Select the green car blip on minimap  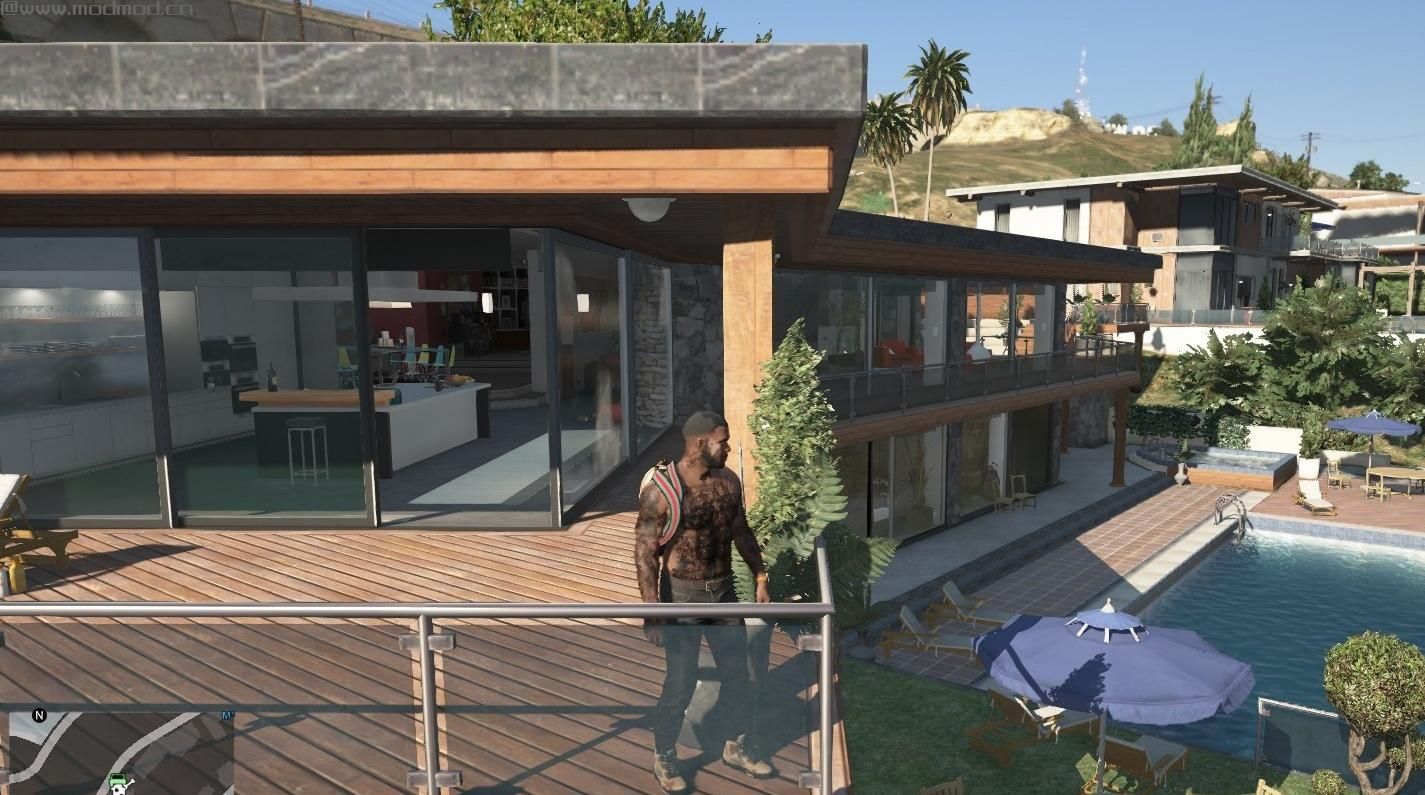[x=119, y=781]
